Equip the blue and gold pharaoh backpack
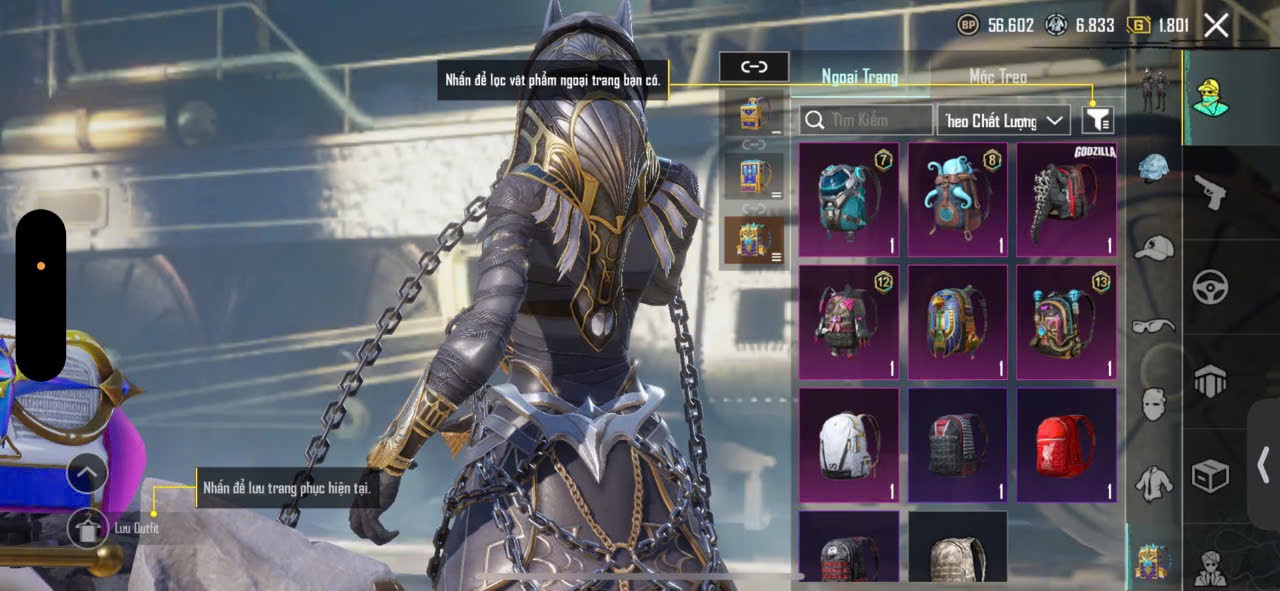Screen dimensions: 1280x591 point(958,321)
